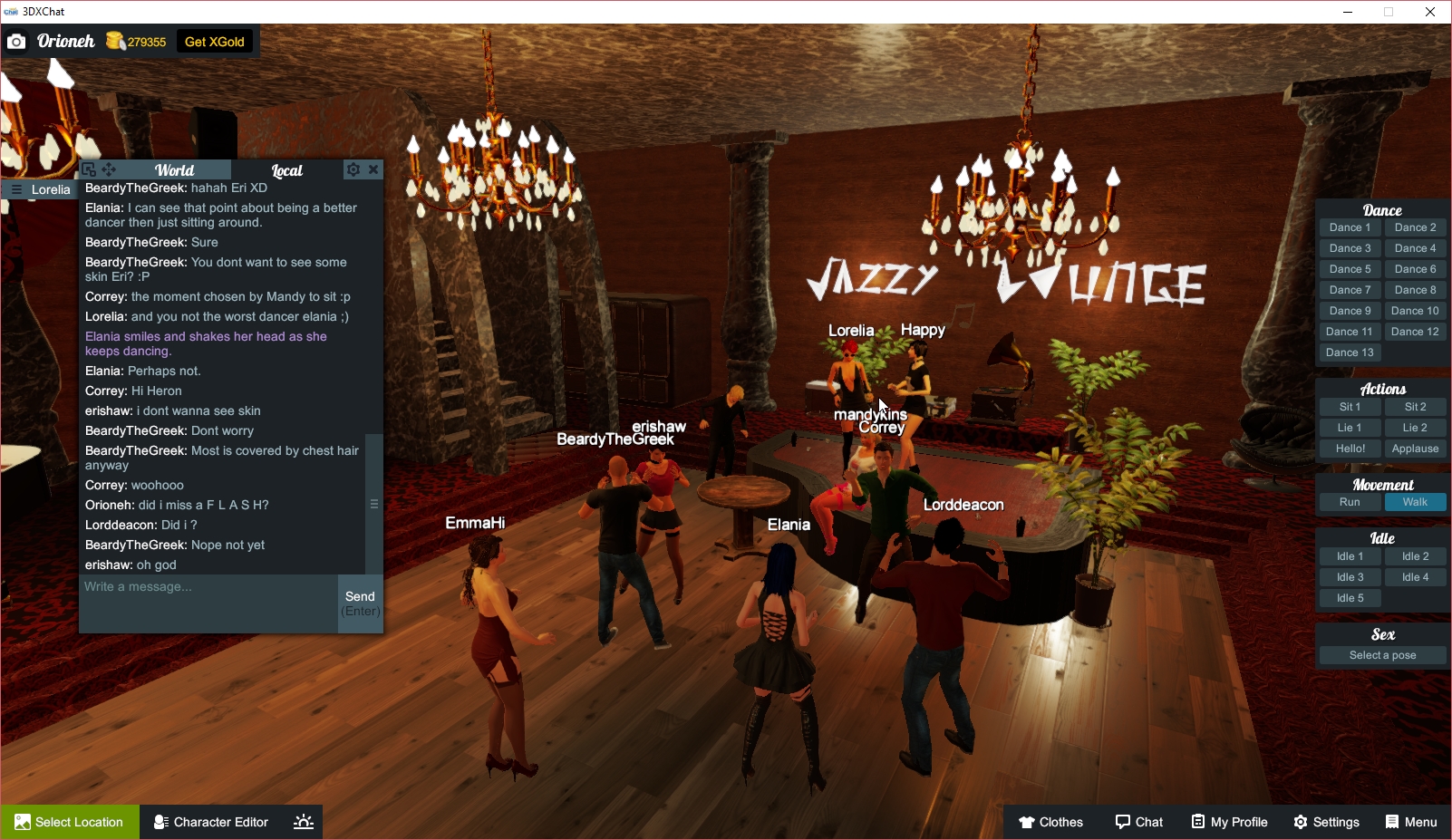Image resolution: width=1452 pixels, height=840 pixels.
Task: Click the sun icon next to Character Editor
Action: point(302,822)
